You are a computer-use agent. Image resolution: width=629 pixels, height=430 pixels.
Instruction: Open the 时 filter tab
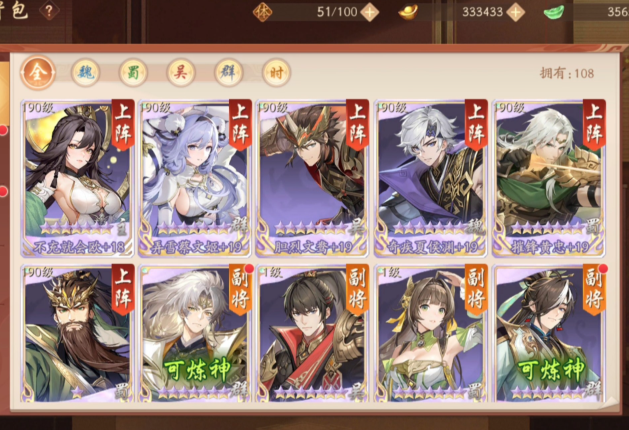click(276, 72)
